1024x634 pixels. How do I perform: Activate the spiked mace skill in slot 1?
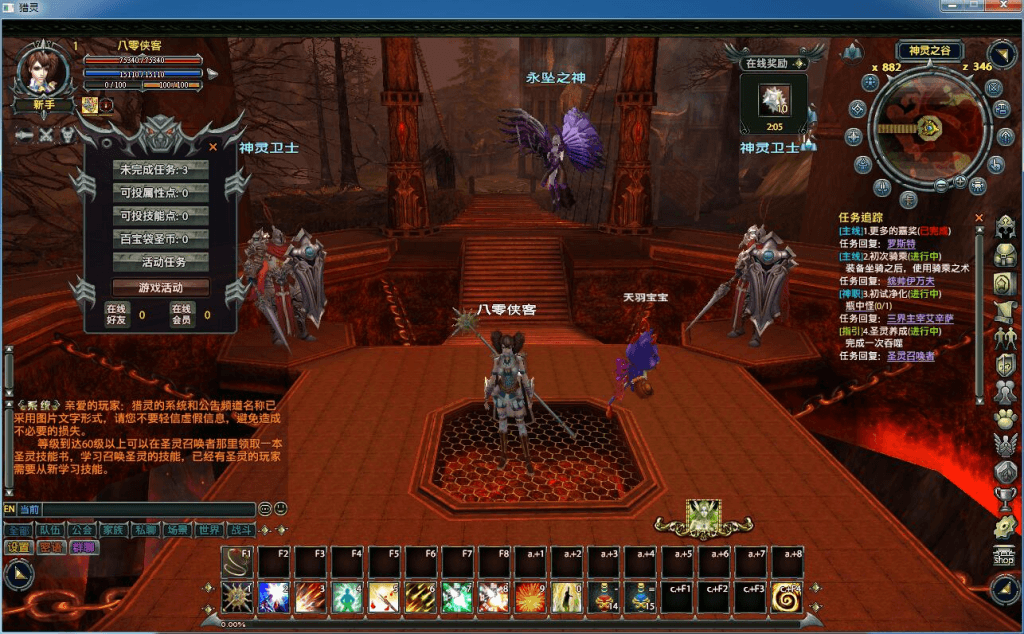pos(237,596)
